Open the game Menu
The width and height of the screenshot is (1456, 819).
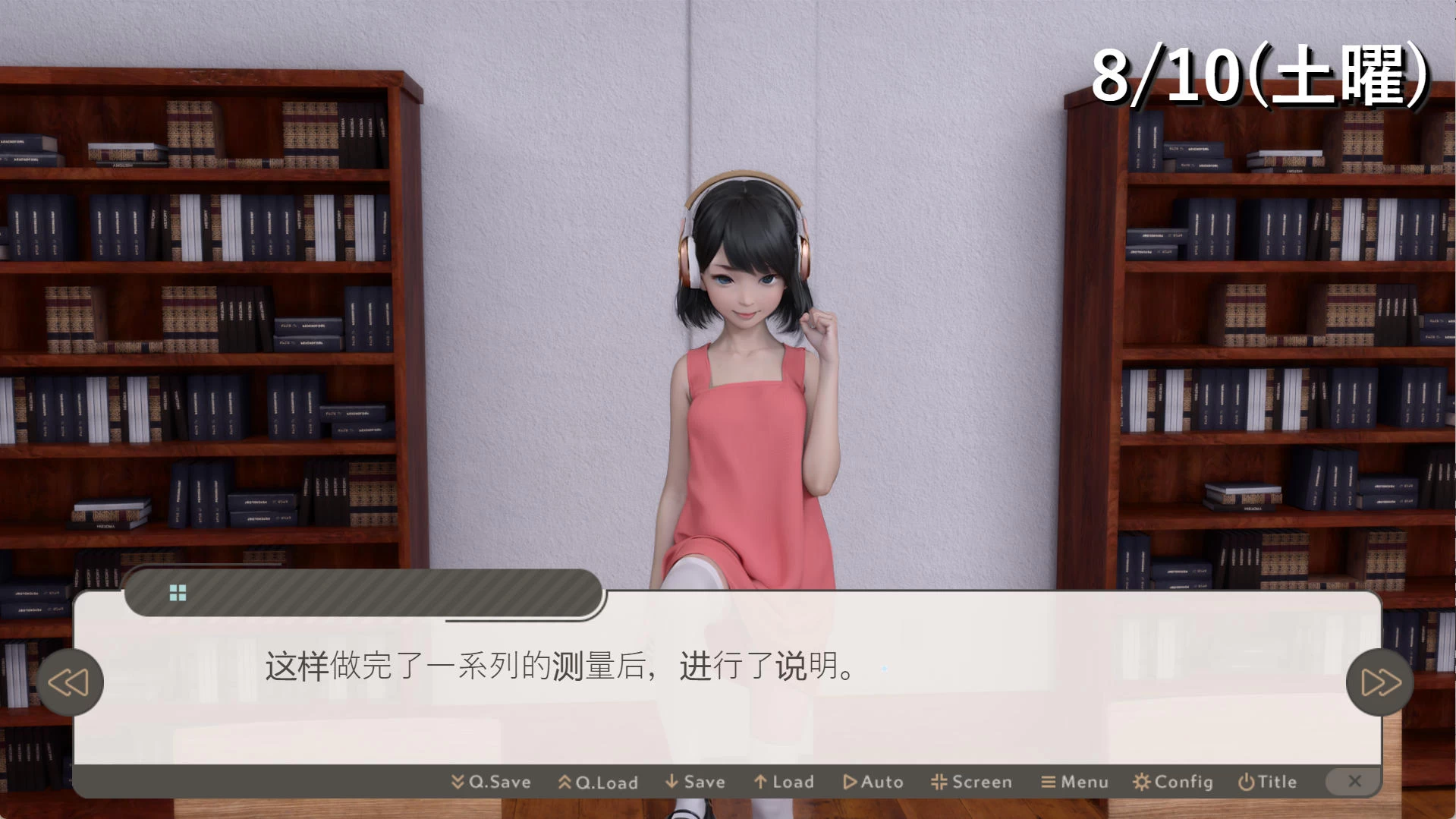click(1074, 782)
